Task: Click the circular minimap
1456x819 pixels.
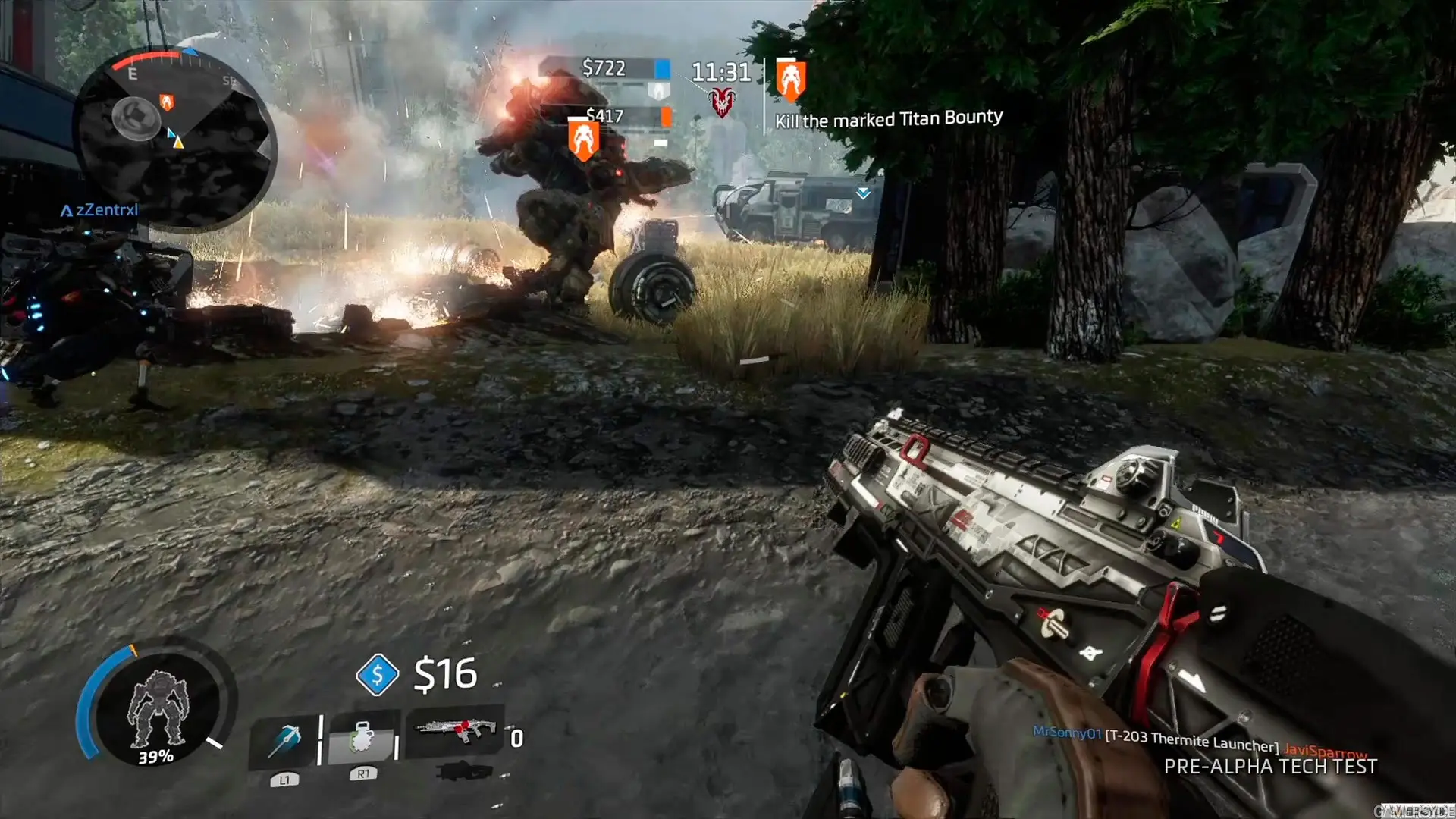Action: [176, 141]
